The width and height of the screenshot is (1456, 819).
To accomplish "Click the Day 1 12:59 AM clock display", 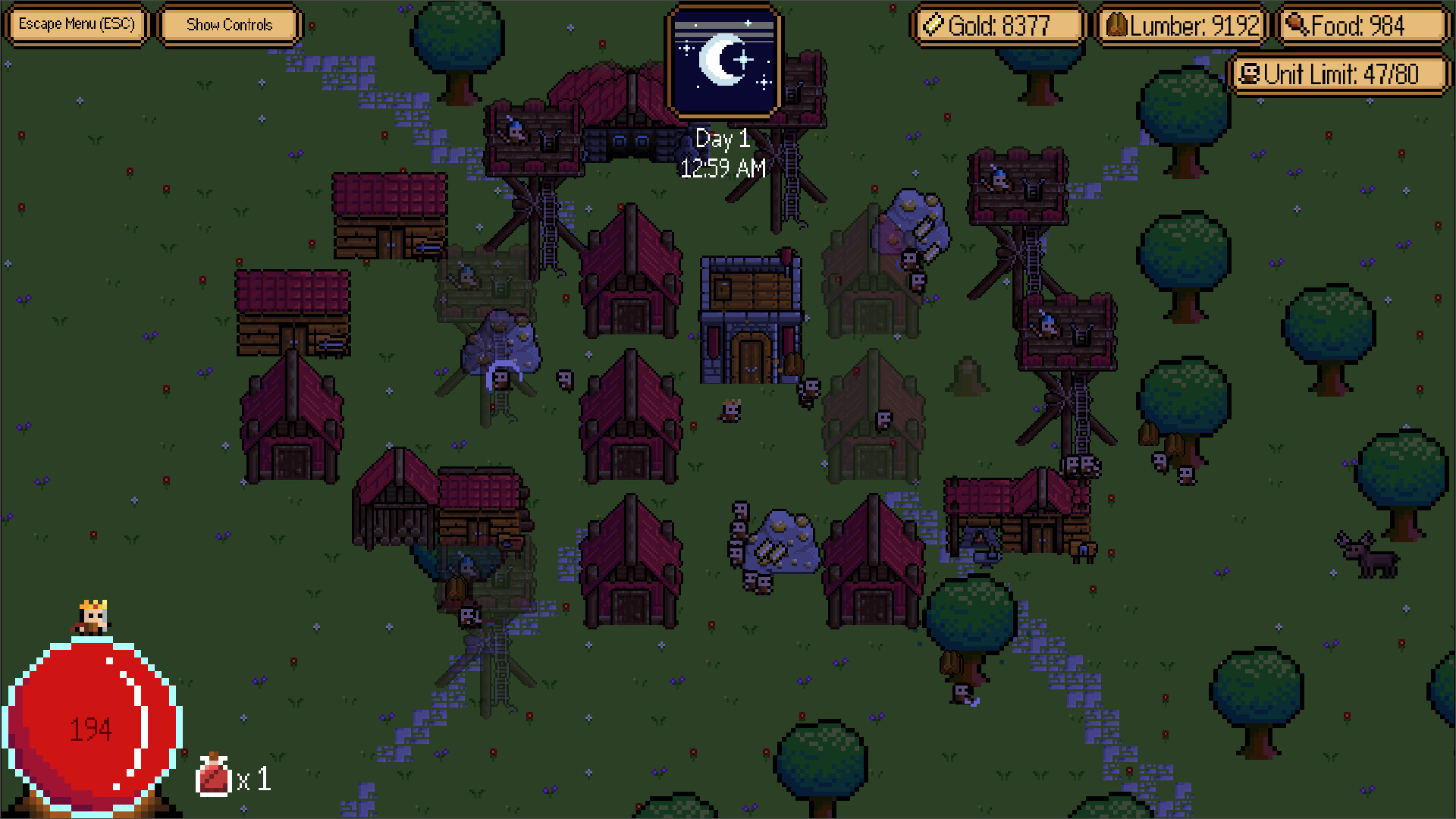I will click(x=722, y=154).
